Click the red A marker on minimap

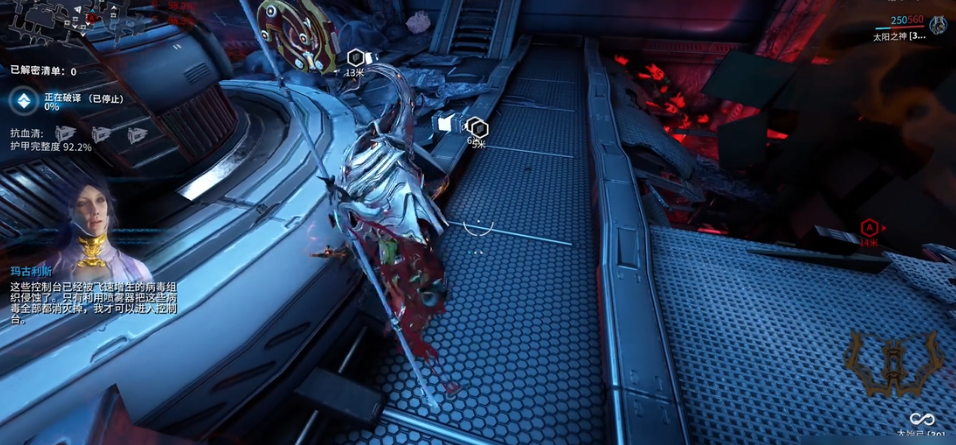tap(91, 18)
